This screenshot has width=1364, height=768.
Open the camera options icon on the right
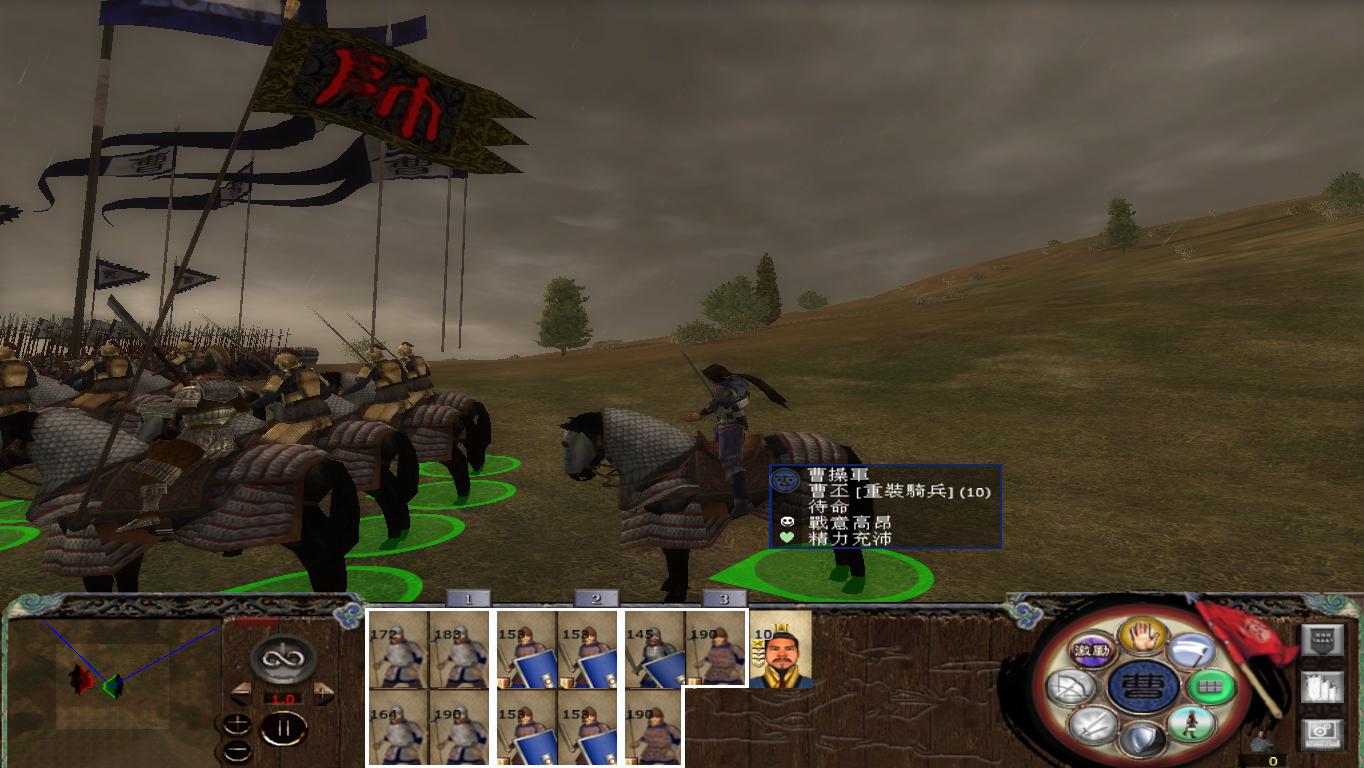click(1320, 735)
